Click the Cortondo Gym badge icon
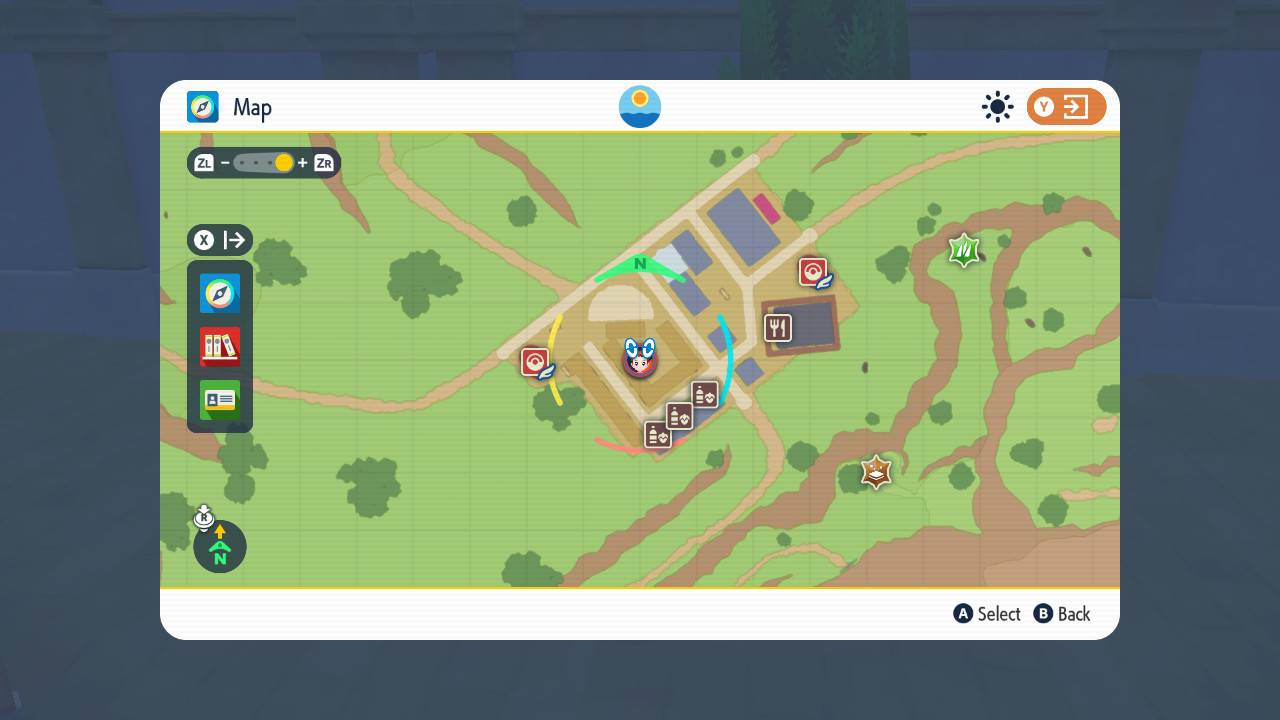This screenshot has height=720, width=1280. point(874,472)
